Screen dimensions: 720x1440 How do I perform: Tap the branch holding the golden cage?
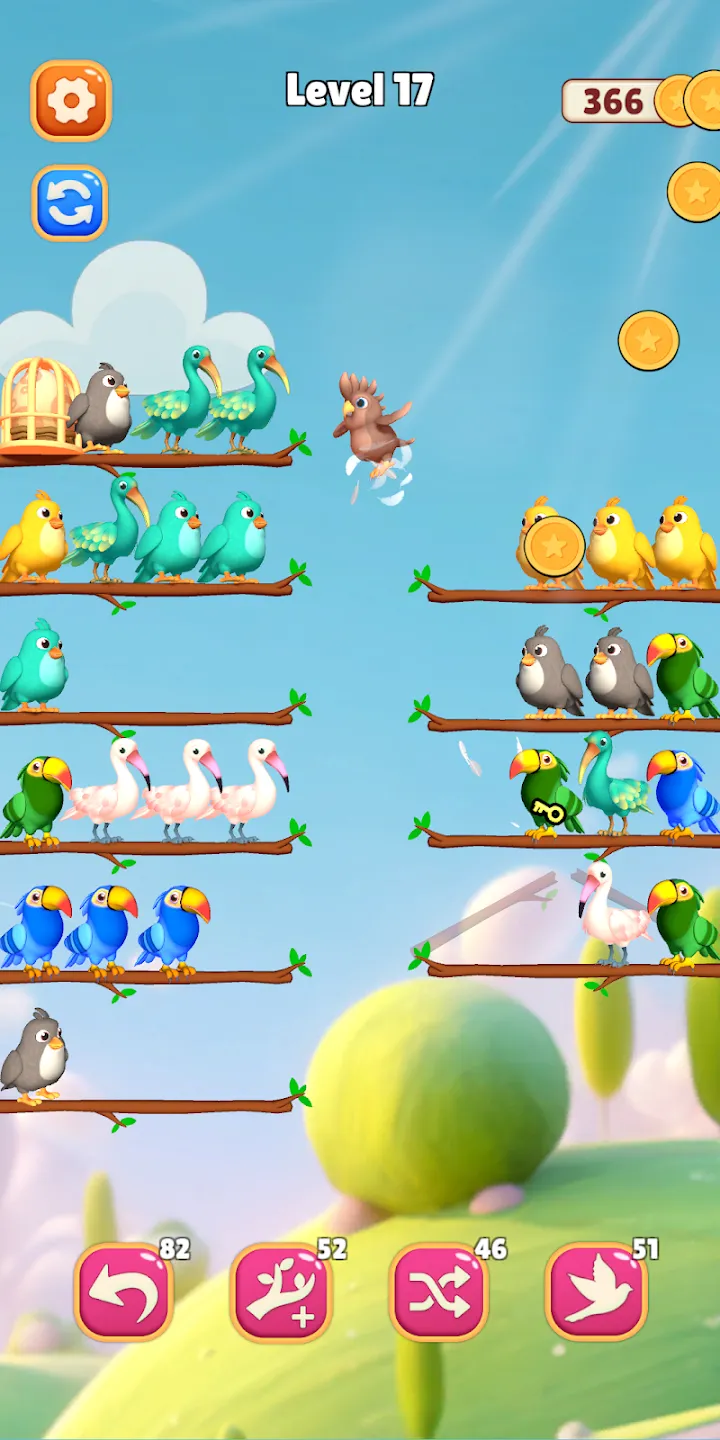coord(150,458)
